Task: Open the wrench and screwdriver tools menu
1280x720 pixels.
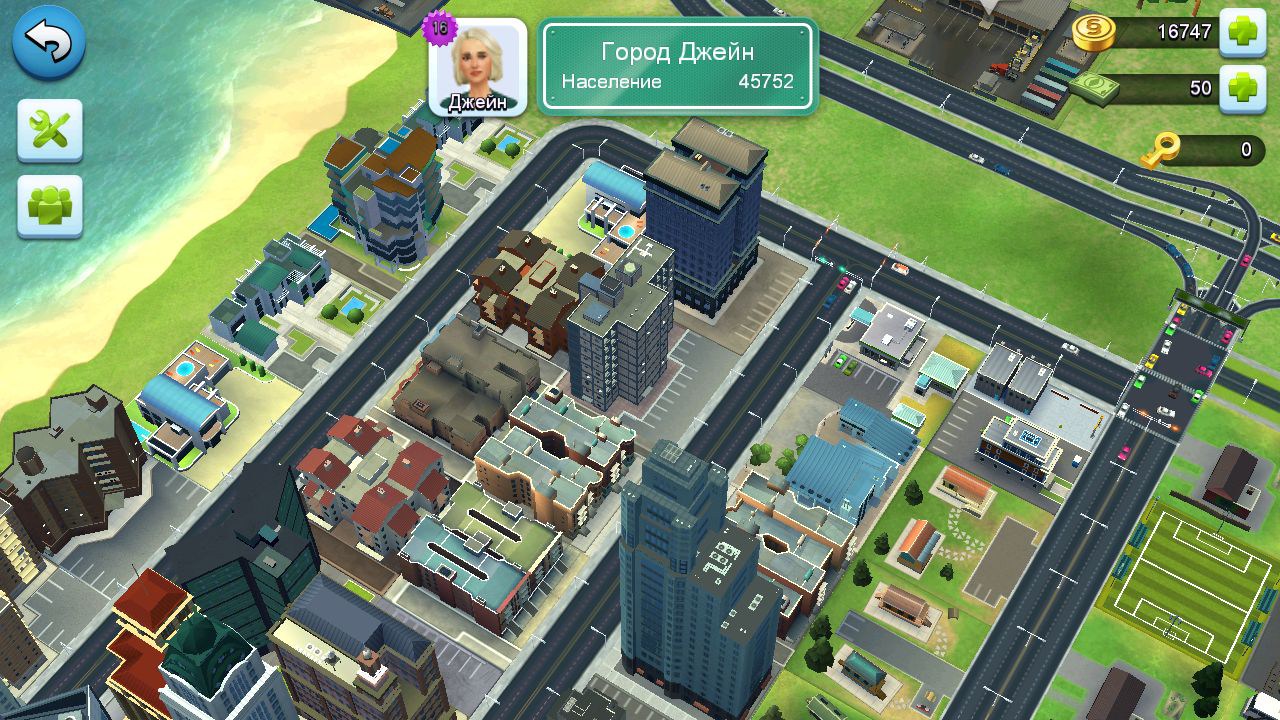Action: coord(49,130)
